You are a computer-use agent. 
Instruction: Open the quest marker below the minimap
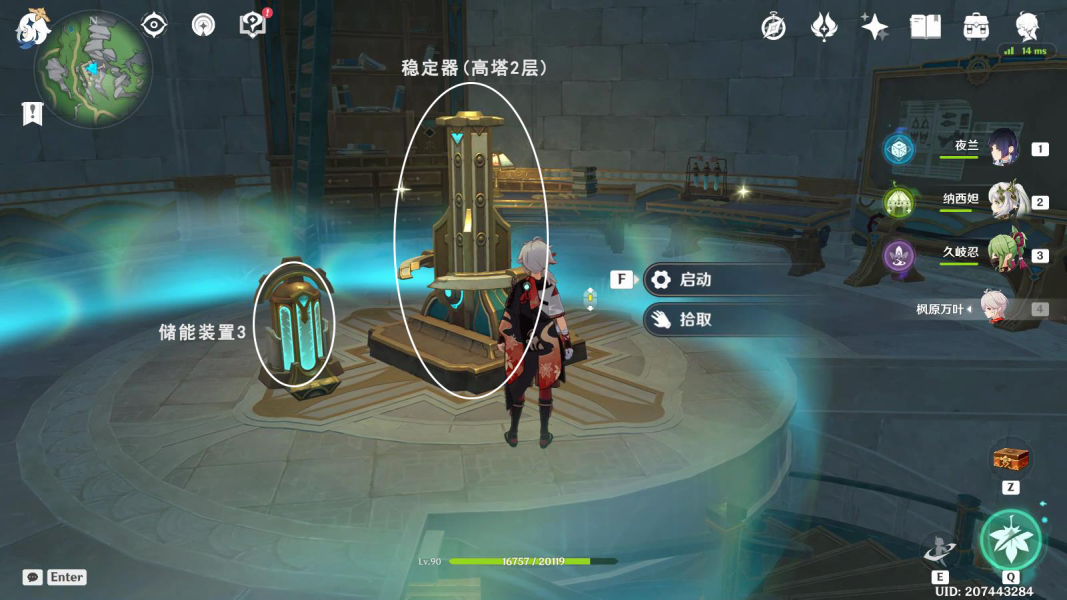[33, 113]
